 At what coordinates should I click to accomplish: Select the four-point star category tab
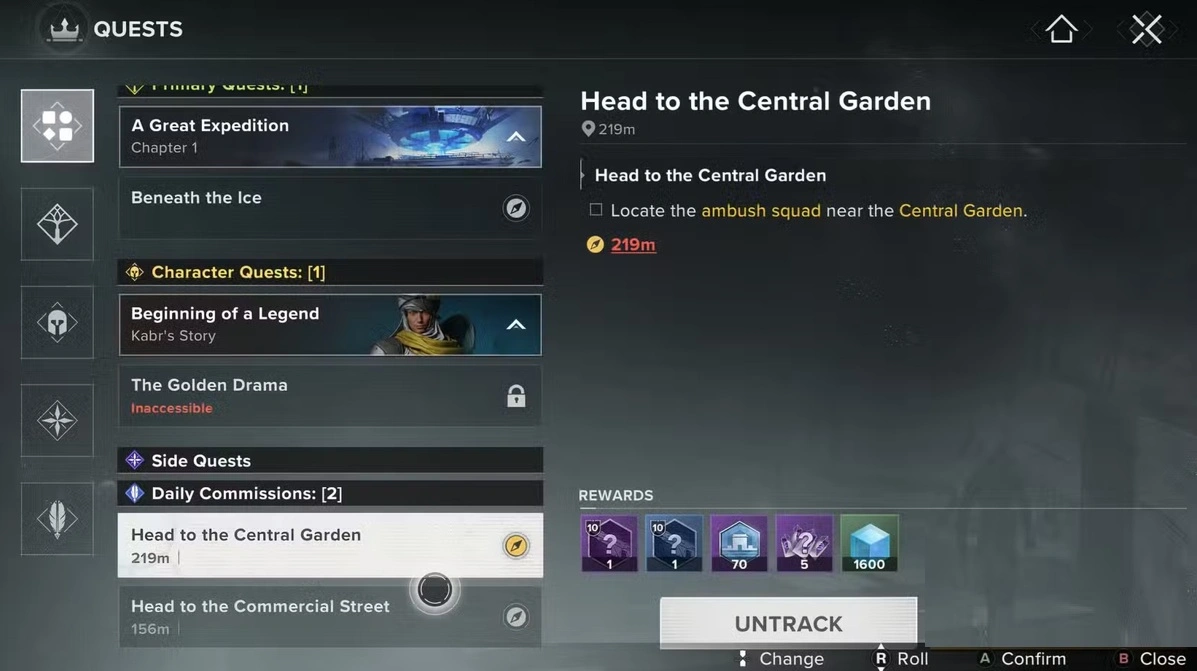coord(57,420)
